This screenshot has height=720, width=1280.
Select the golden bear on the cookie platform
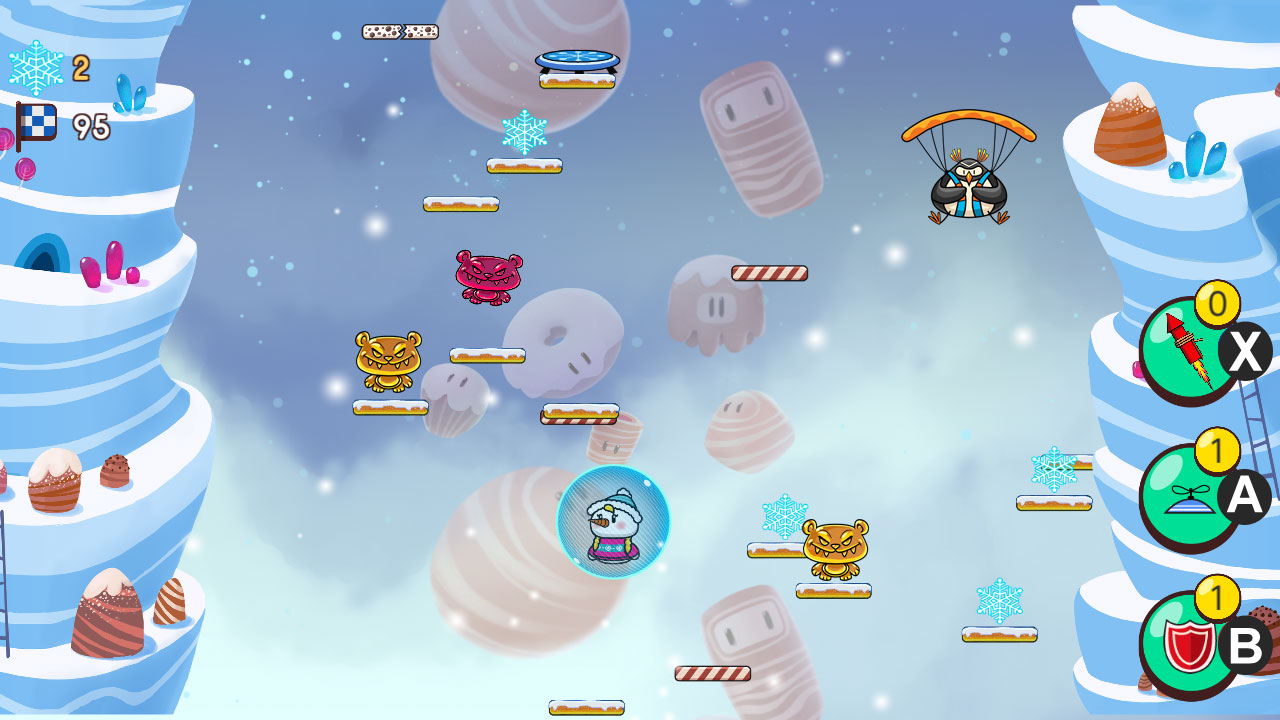click(x=838, y=548)
